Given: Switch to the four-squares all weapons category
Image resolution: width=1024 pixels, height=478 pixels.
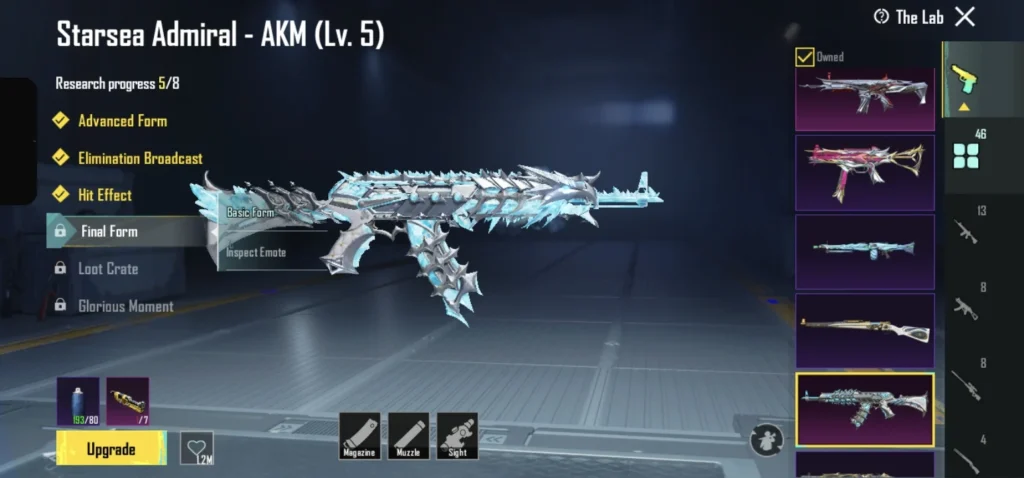Looking at the screenshot, I should tap(966, 155).
